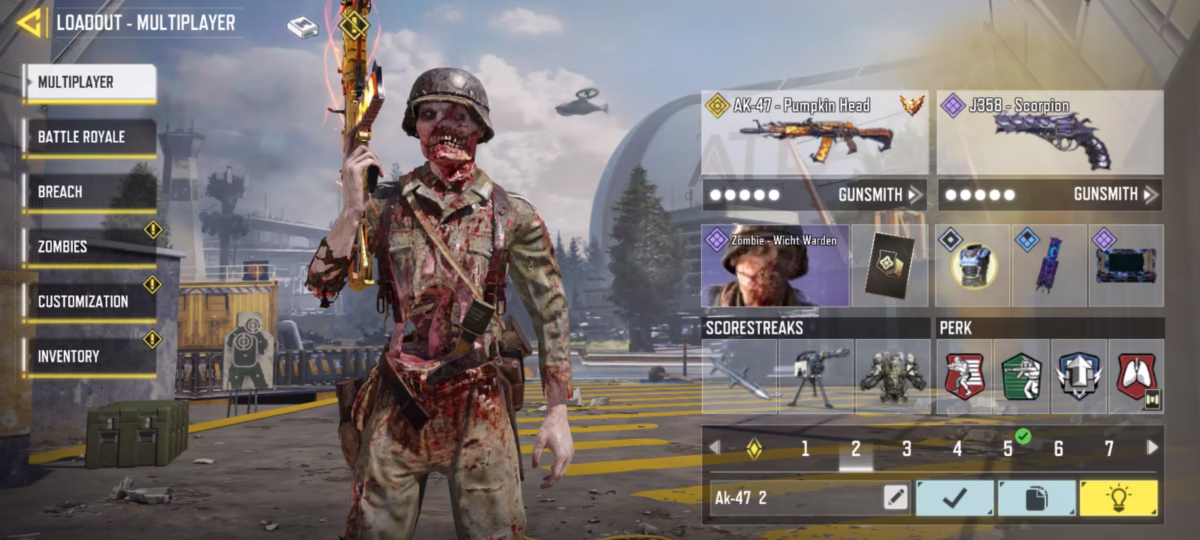Click the yellow lightbulb recommendation button
This screenshot has width=1200, height=540.
(x=1118, y=498)
